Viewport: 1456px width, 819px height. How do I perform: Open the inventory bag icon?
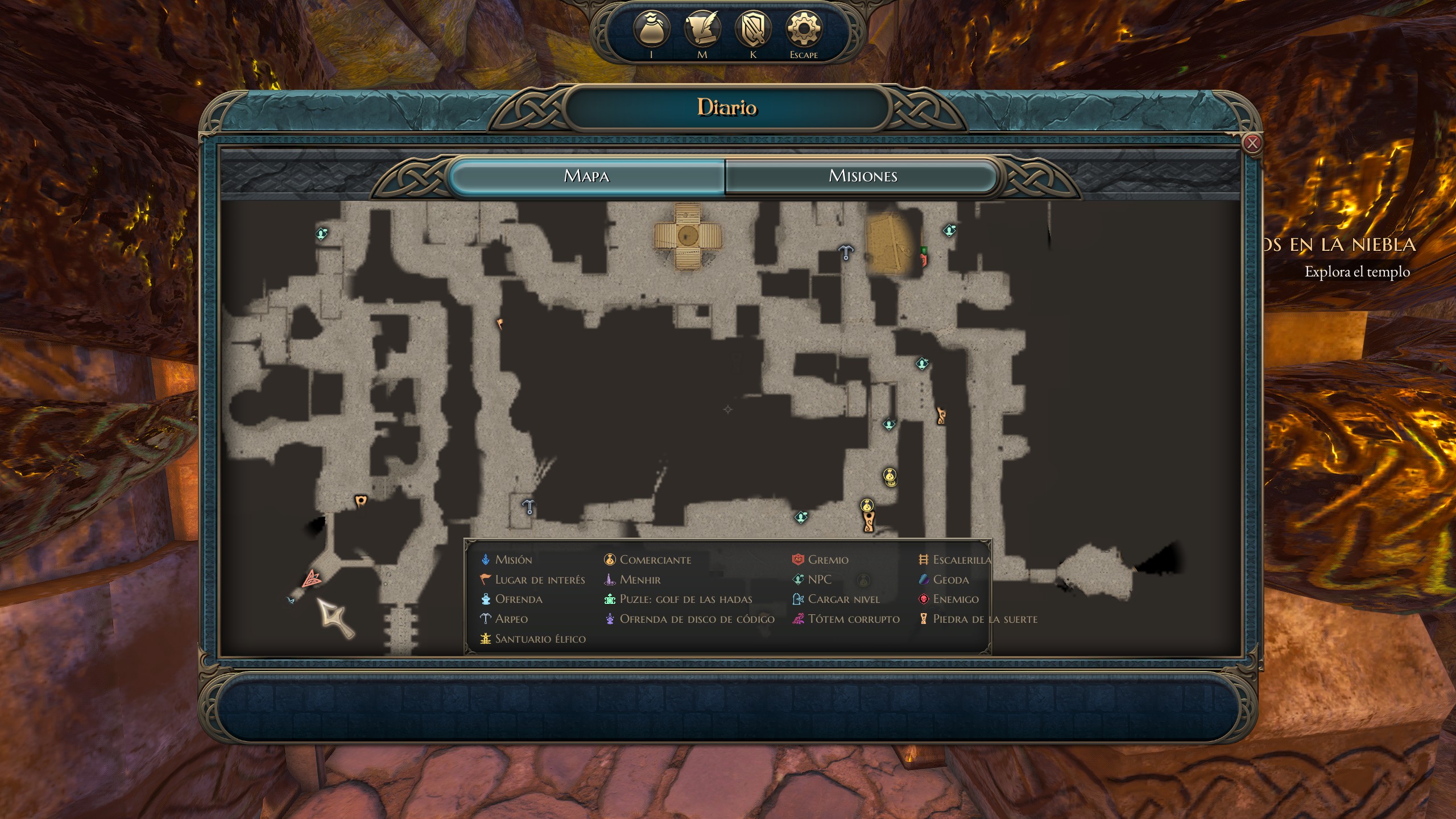point(651,30)
